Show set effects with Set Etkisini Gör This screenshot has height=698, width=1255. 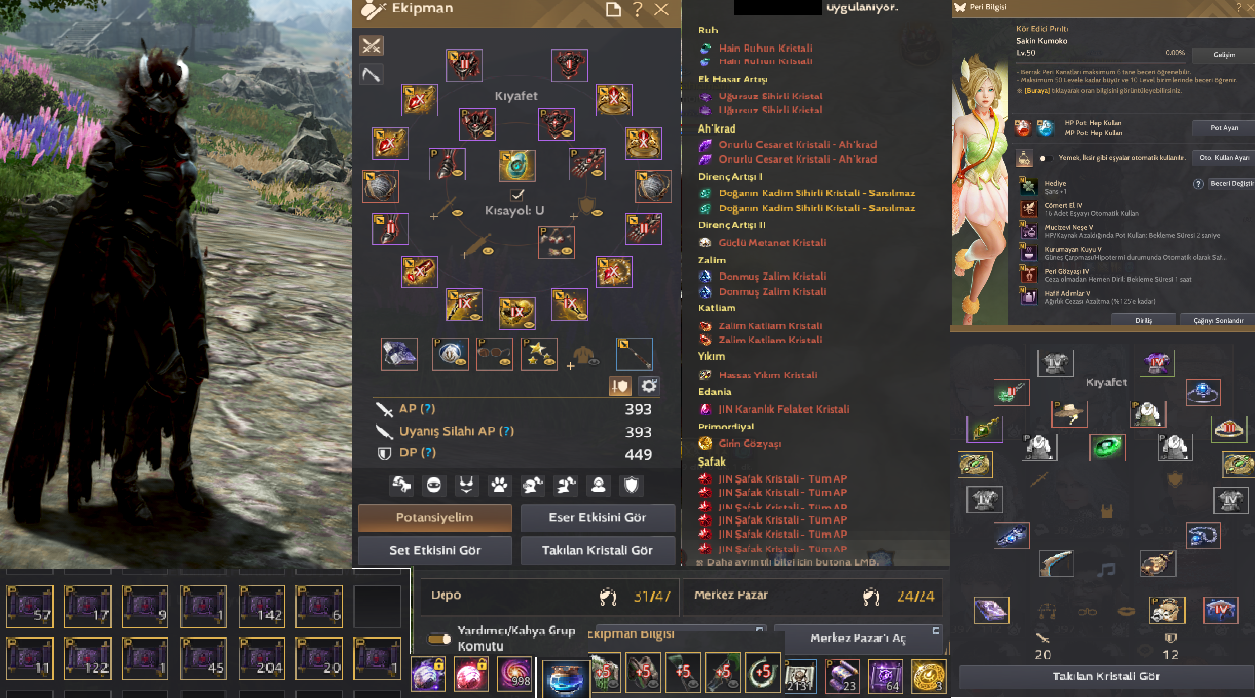pos(434,551)
